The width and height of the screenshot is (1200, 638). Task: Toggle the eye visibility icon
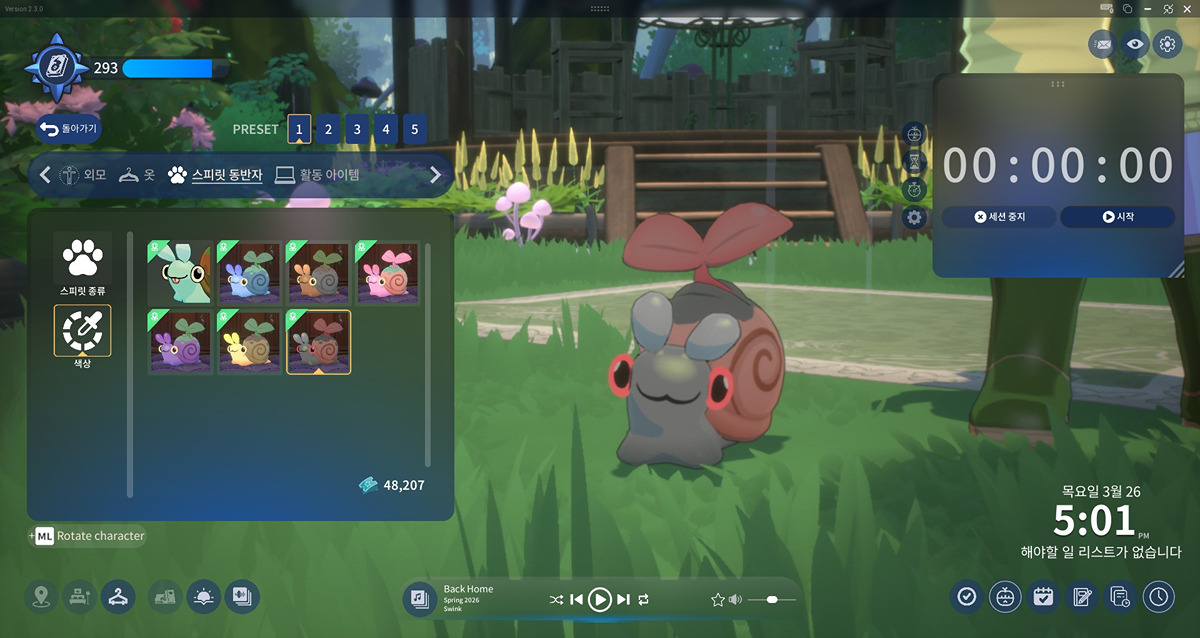1134,43
